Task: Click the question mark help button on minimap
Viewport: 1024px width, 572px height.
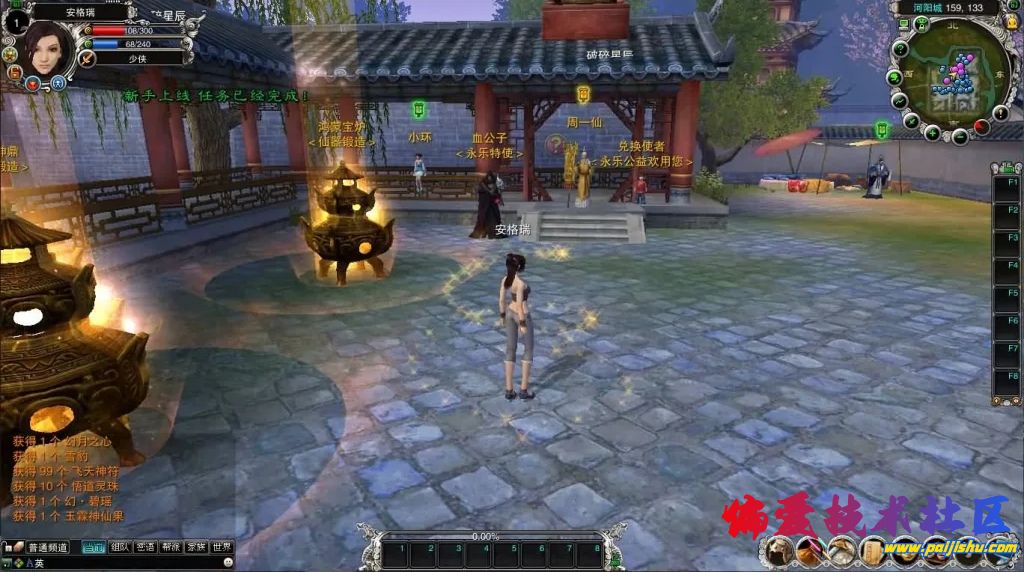Action: click(900, 48)
